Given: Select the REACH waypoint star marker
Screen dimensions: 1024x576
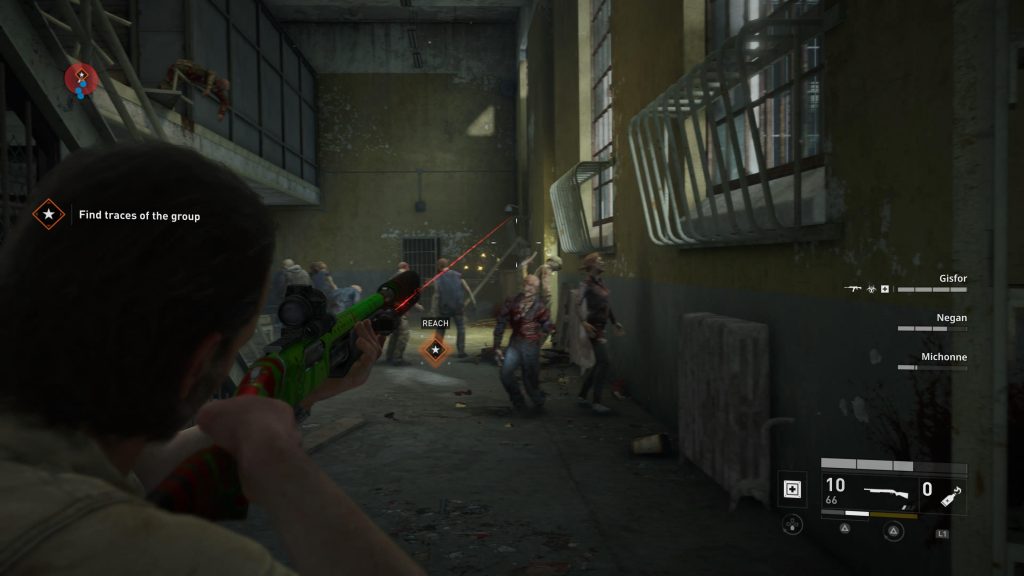Looking at the screenshot, I should click(435, 350).
